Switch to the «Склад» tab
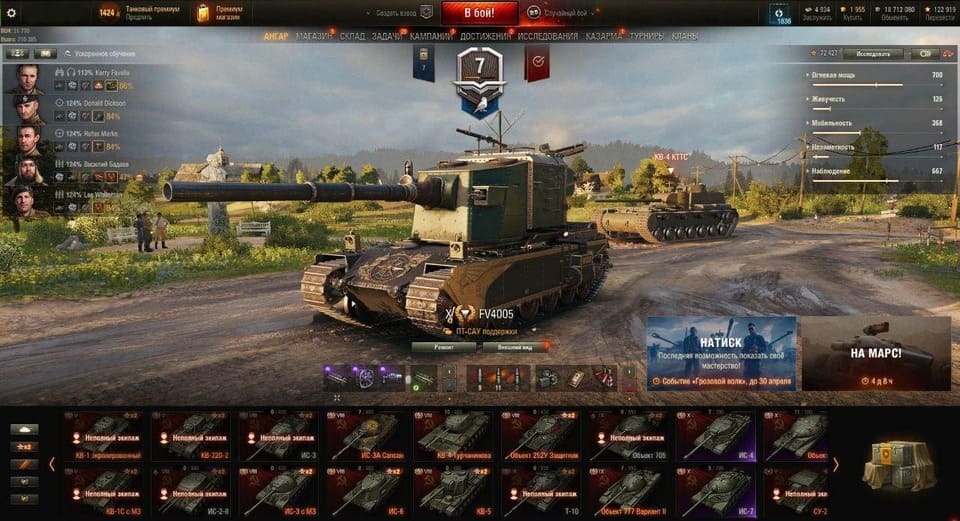This screenshot has height=521, width=960. [352, 37]
